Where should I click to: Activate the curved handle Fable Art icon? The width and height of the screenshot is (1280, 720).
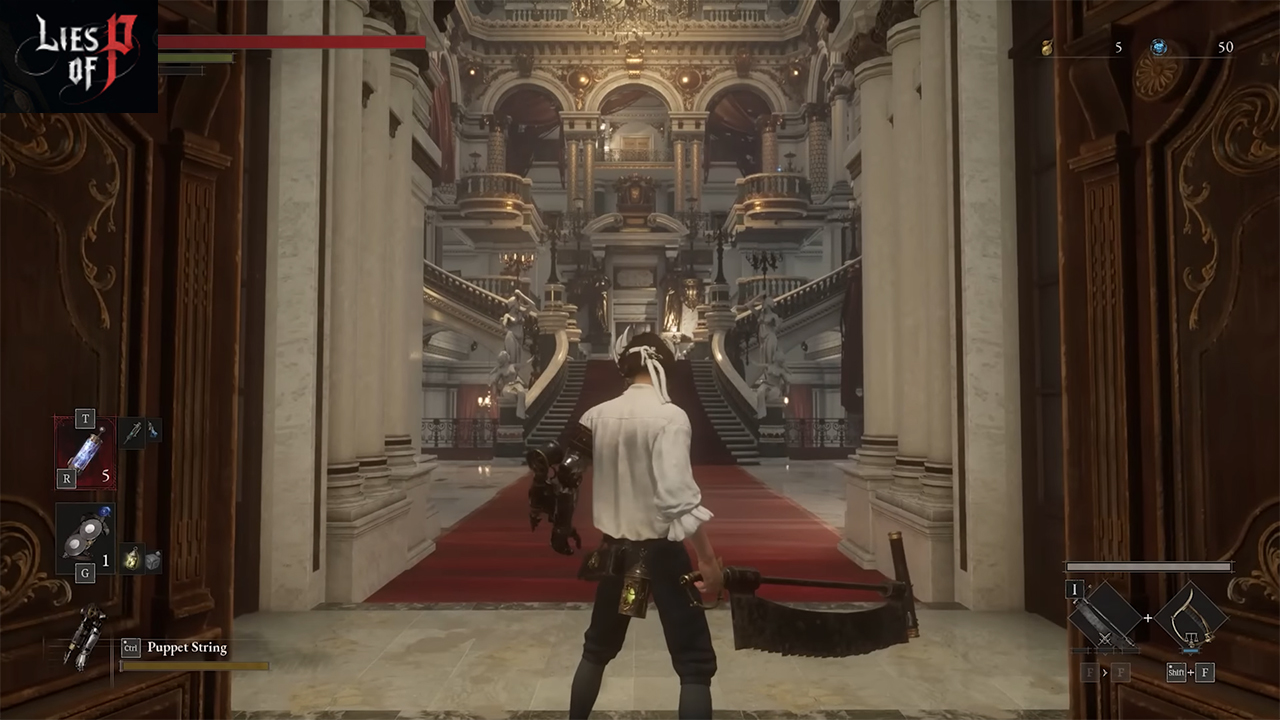coord(1190,616)
